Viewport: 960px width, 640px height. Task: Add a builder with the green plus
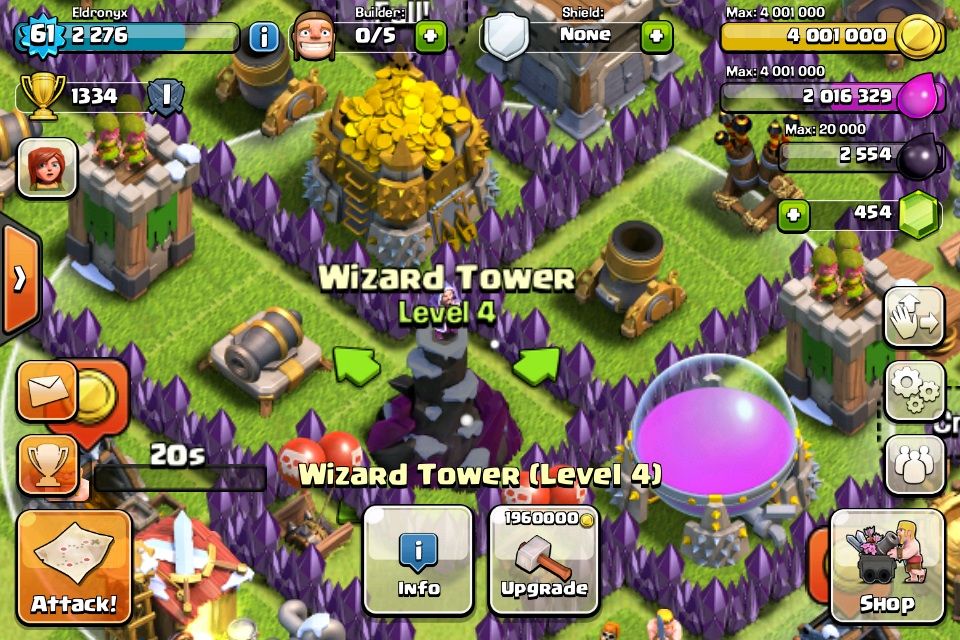pyautogui.click(x=431, y=37)
